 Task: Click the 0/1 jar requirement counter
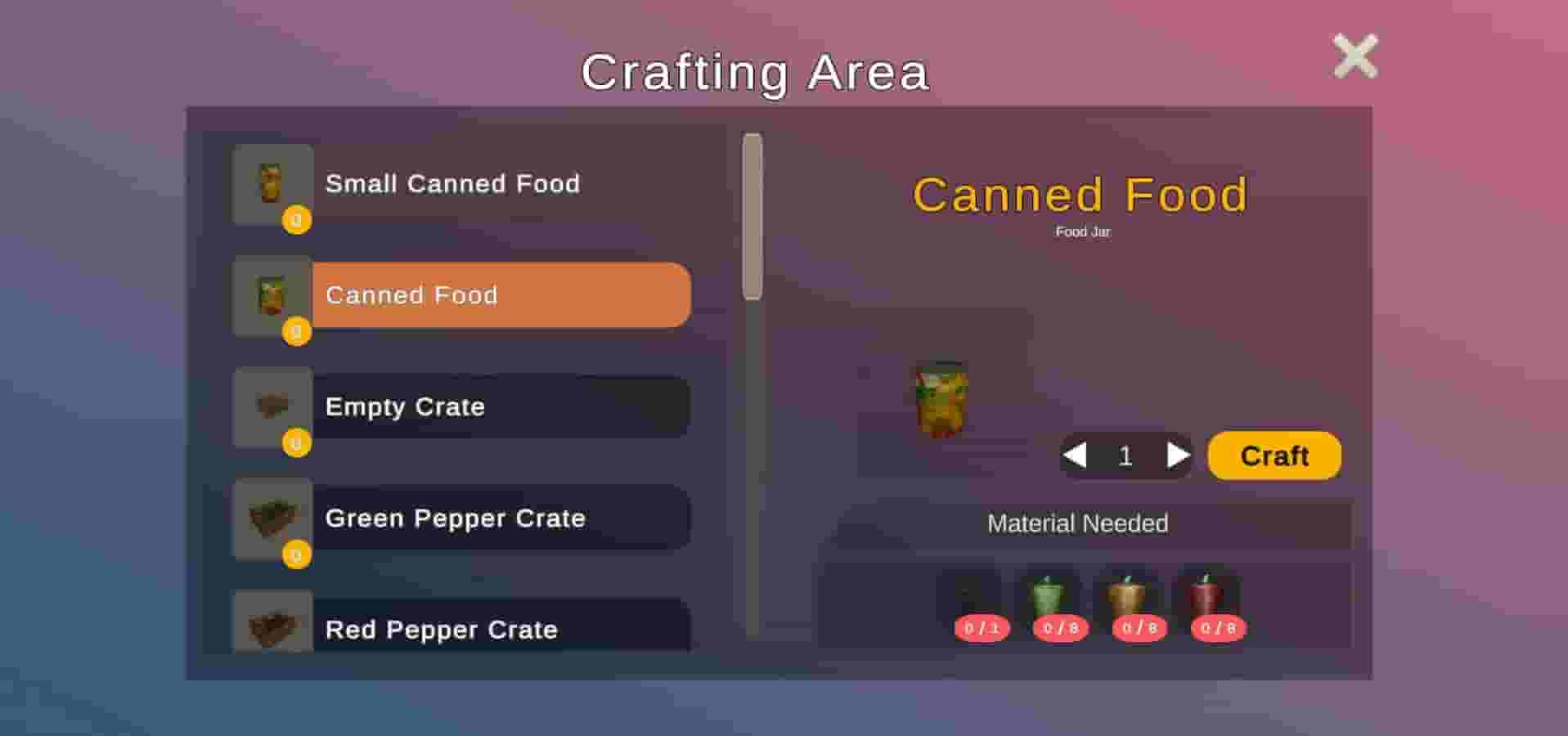click(x=980, y=630)
